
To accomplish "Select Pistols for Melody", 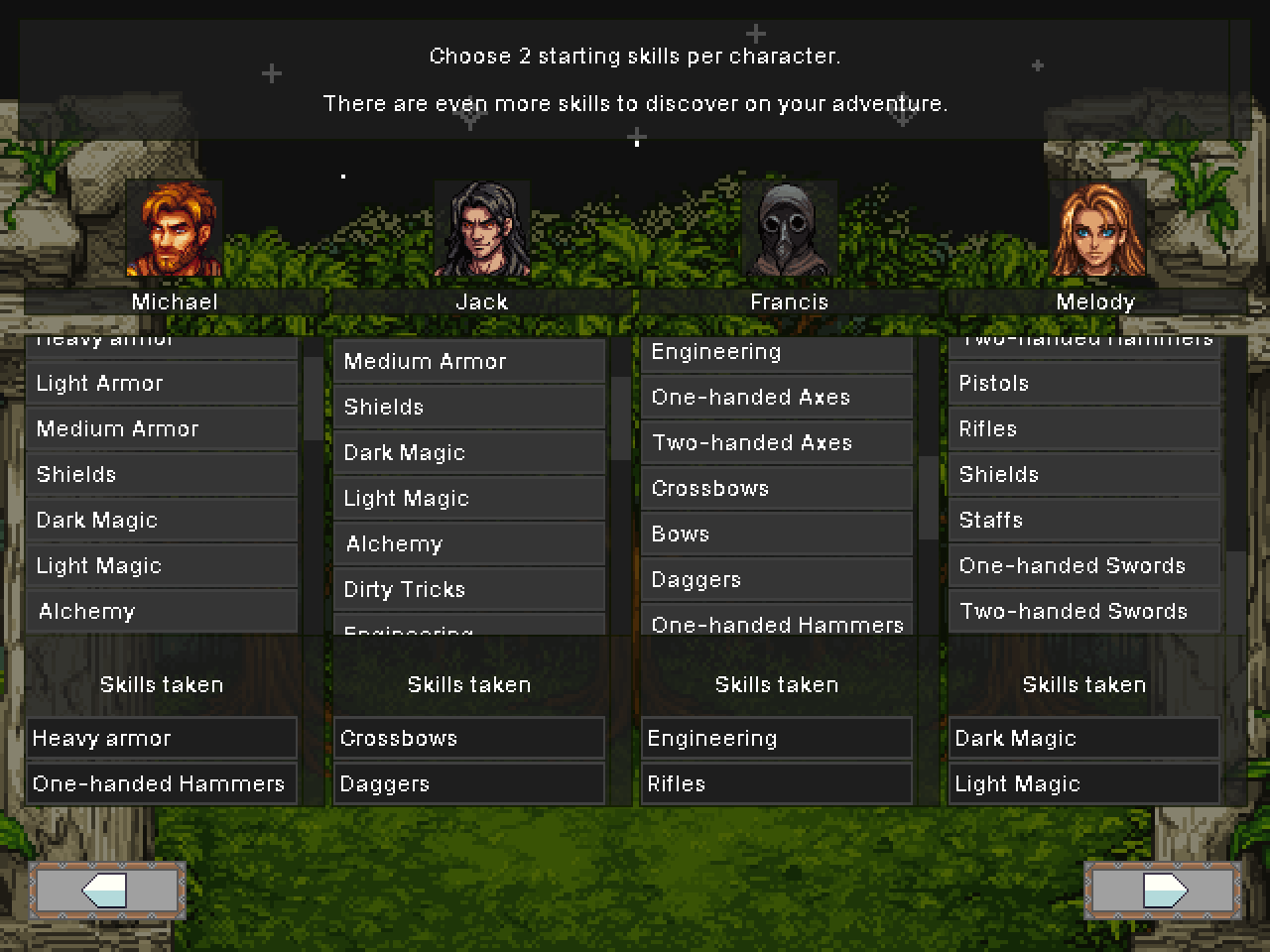I will click(1084, 384).
